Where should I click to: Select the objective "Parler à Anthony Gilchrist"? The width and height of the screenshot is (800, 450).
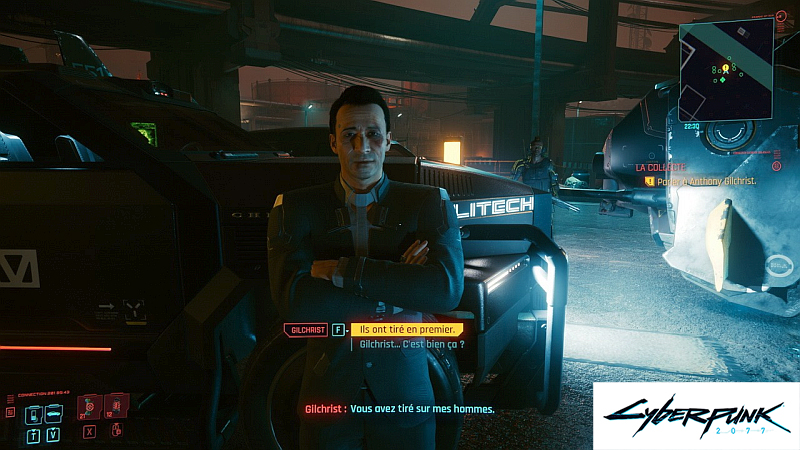point(710,181)
